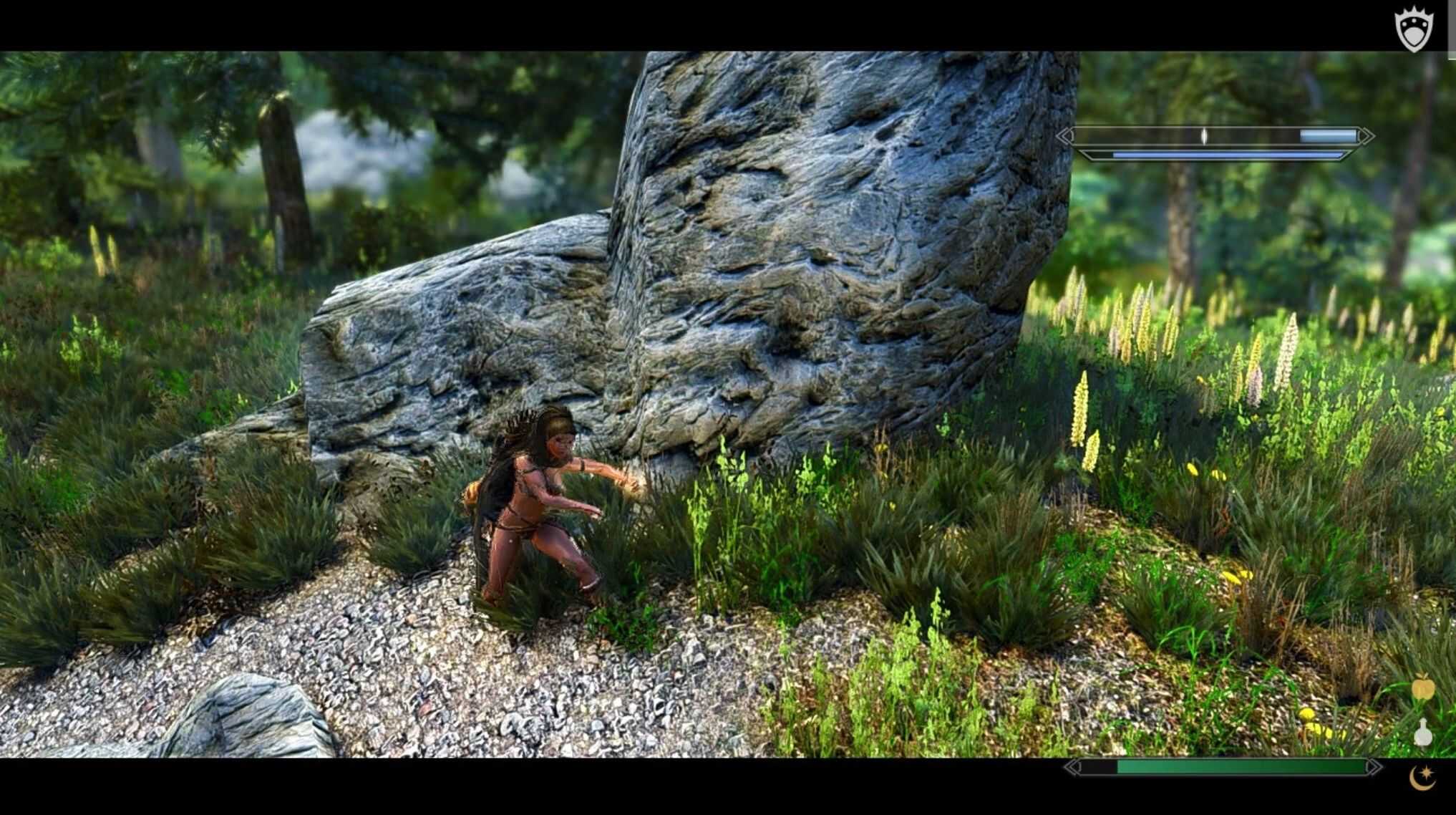Image resolution: width=1456 pixels, height=815 pixels.
Task: Click the golden apple hunger icon
Action: coord(1422,690)
